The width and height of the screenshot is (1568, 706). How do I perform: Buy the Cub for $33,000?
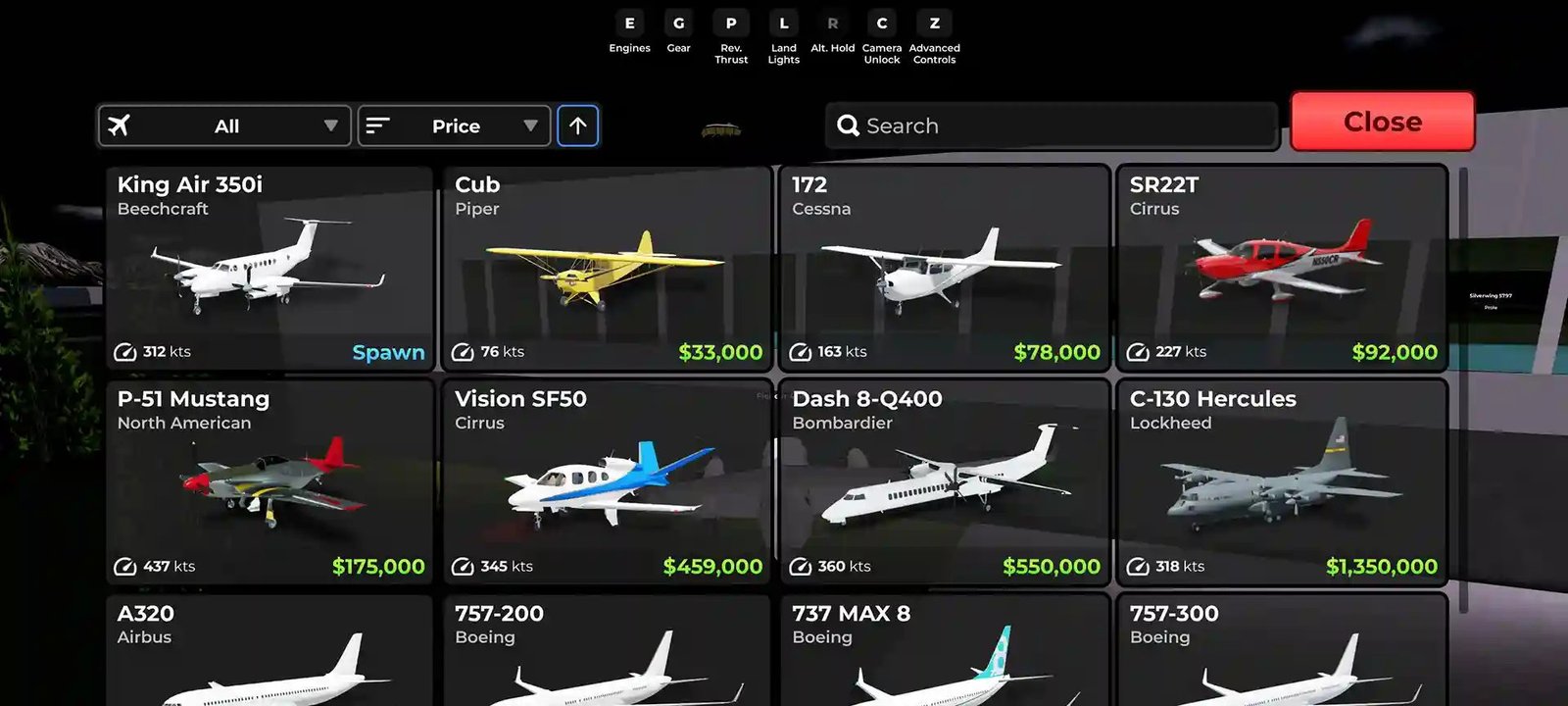[720, 351]
